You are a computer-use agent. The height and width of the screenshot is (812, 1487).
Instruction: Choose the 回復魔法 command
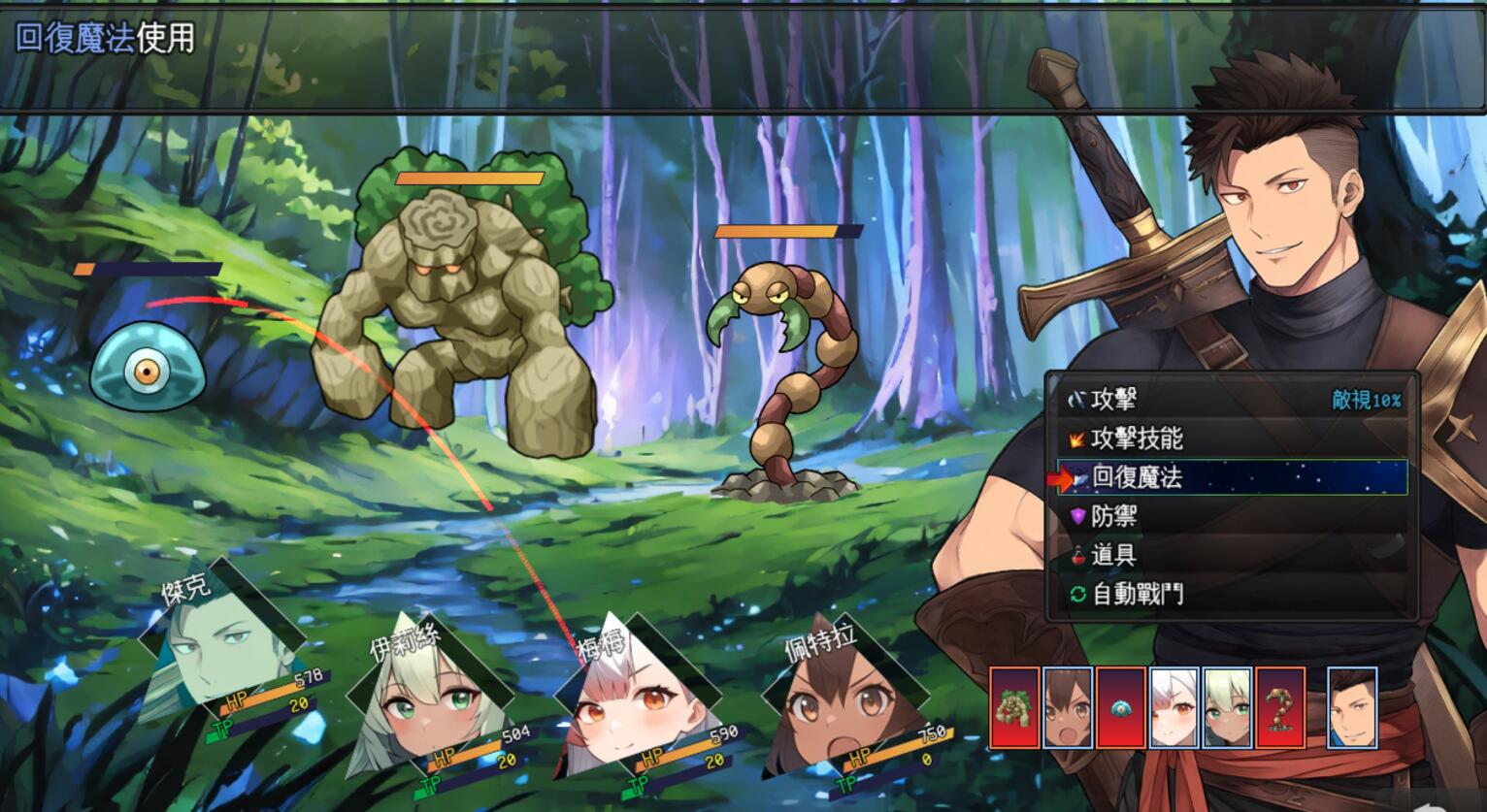[x=1137, y=477]
